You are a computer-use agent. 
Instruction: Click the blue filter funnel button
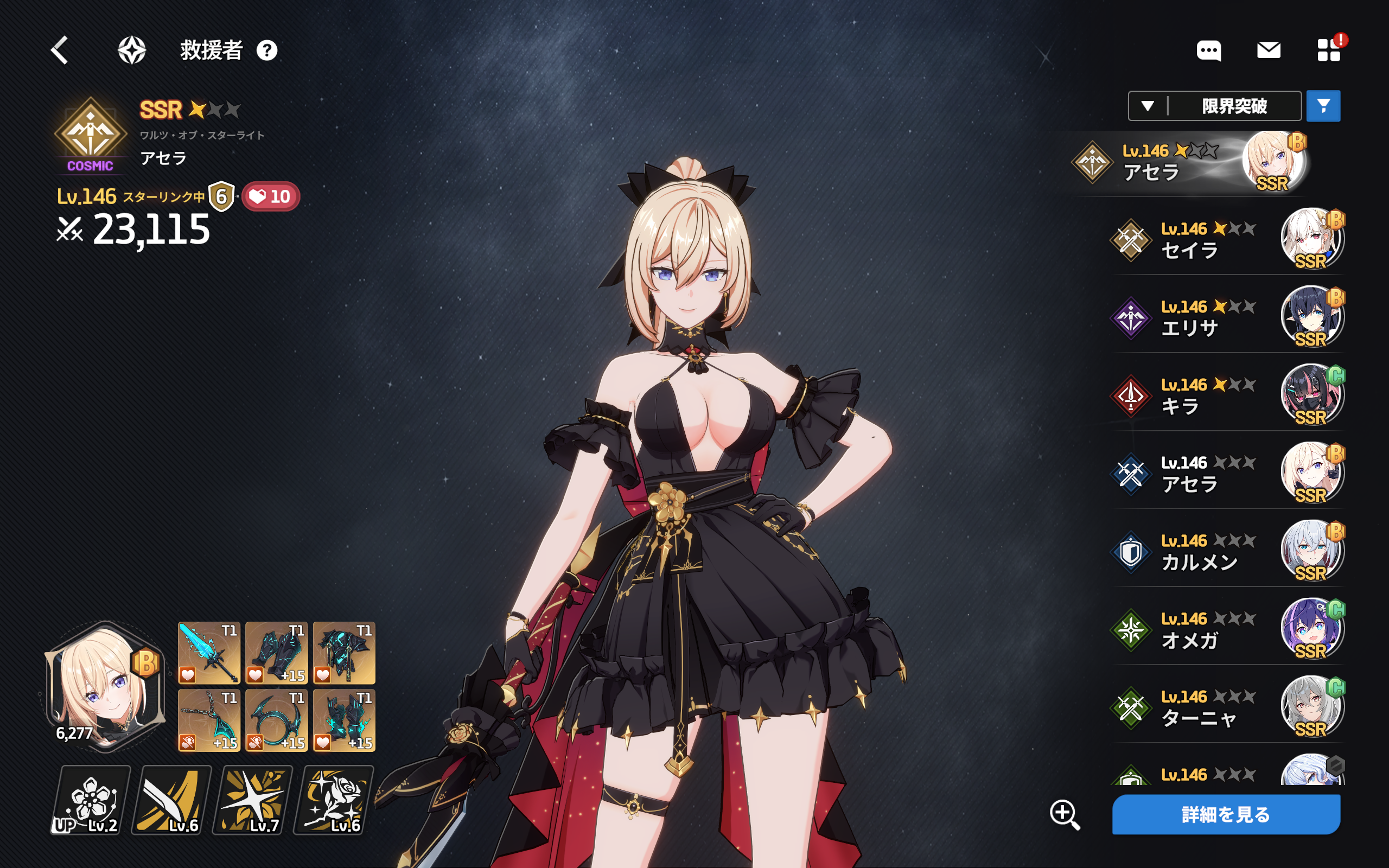[x=1323, y=106]
